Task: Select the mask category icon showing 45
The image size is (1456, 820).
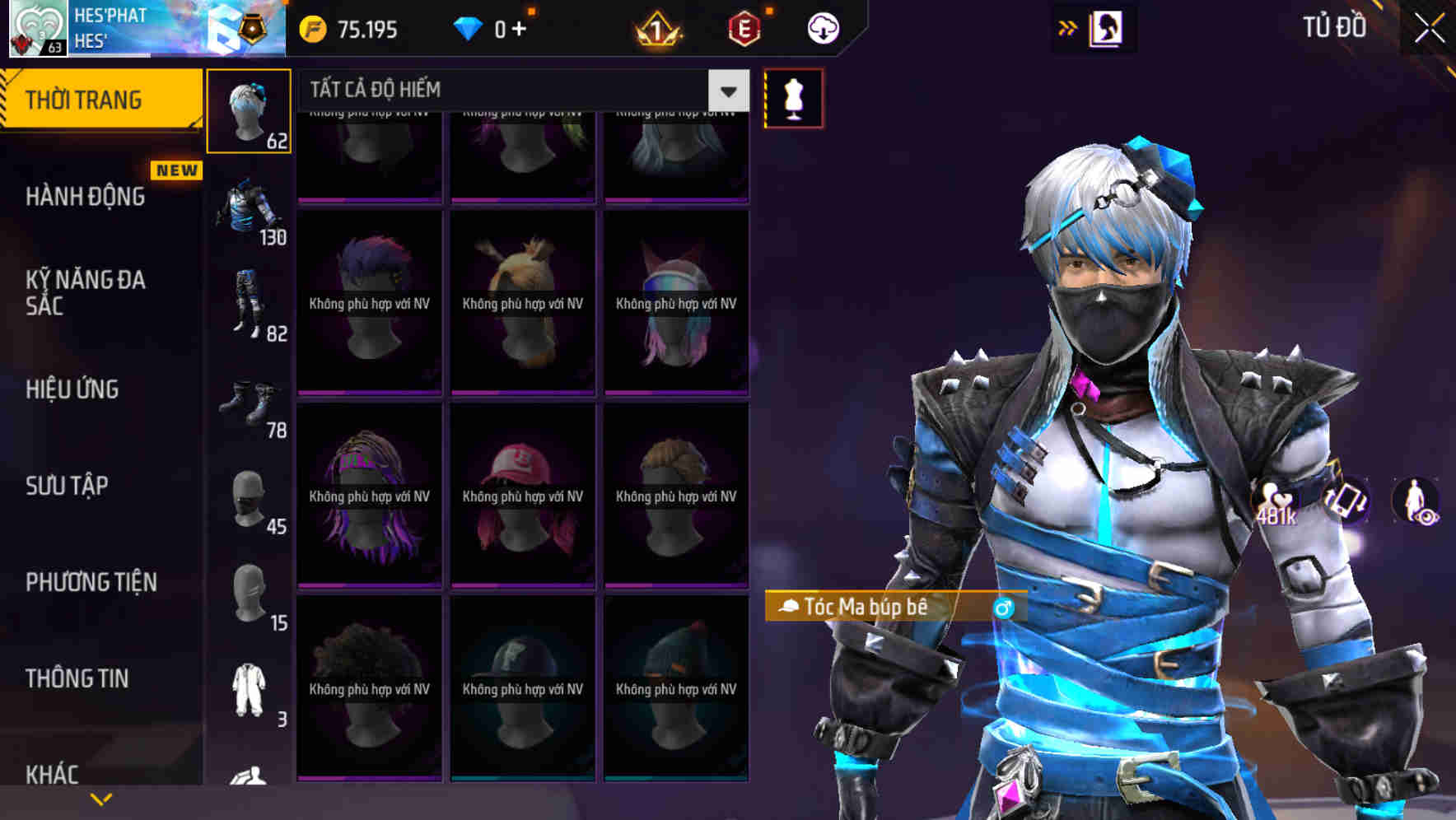Action: click(x=247, y=494)
